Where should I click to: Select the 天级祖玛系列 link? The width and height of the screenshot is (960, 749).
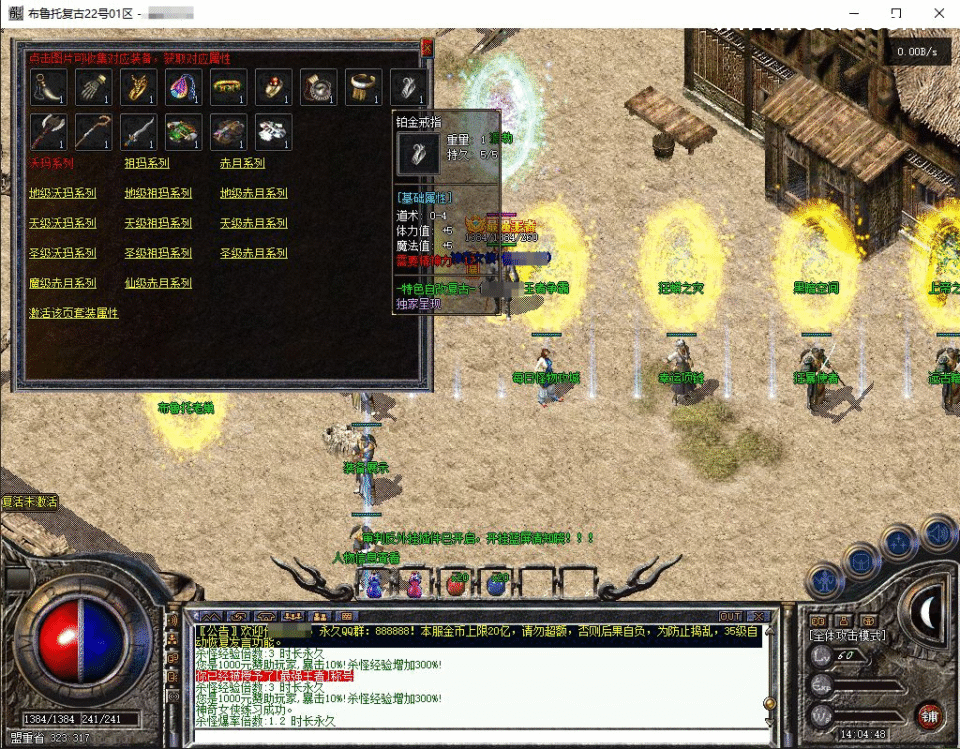158,223
